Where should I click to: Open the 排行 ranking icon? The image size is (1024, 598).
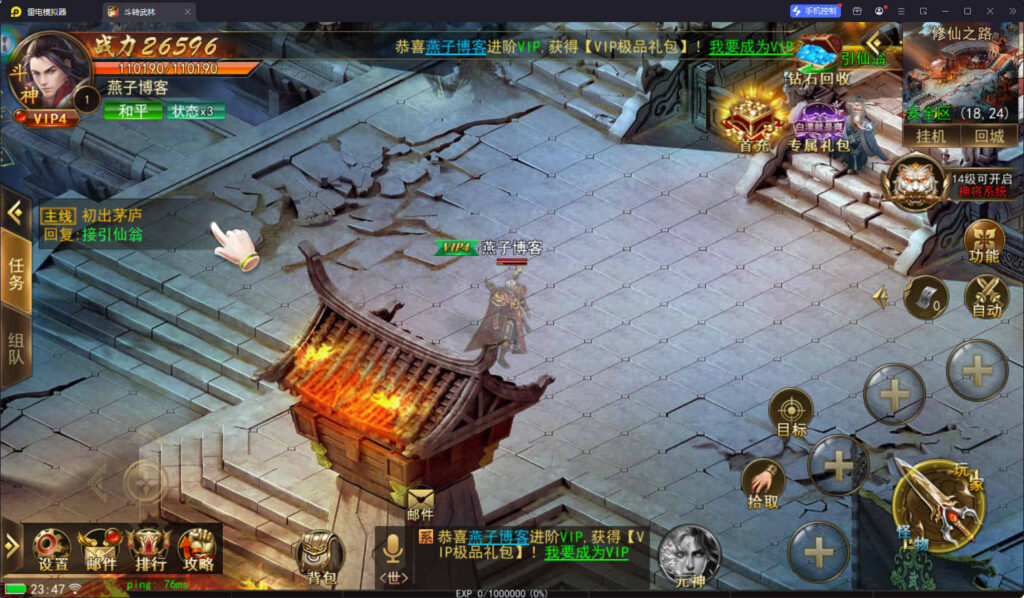[x=148, y=548]
